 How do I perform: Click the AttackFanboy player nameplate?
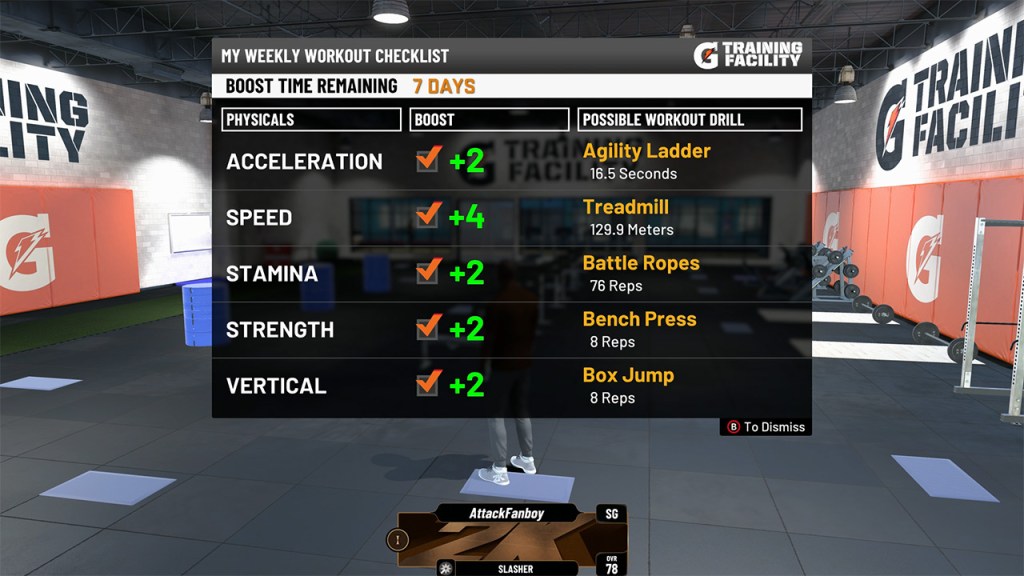[508, 513]
